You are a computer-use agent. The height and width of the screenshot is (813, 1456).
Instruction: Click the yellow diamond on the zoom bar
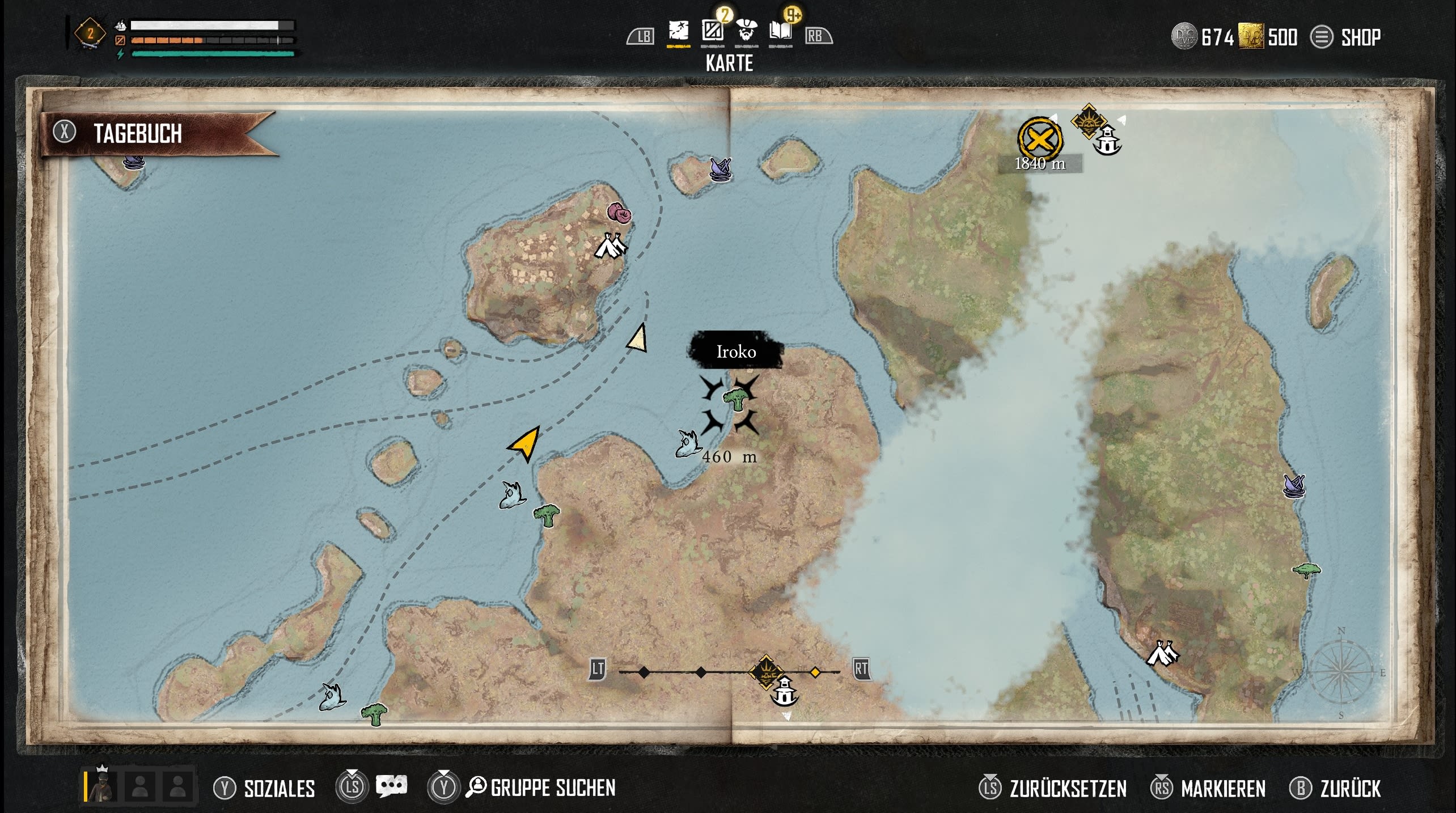(815, 672)
